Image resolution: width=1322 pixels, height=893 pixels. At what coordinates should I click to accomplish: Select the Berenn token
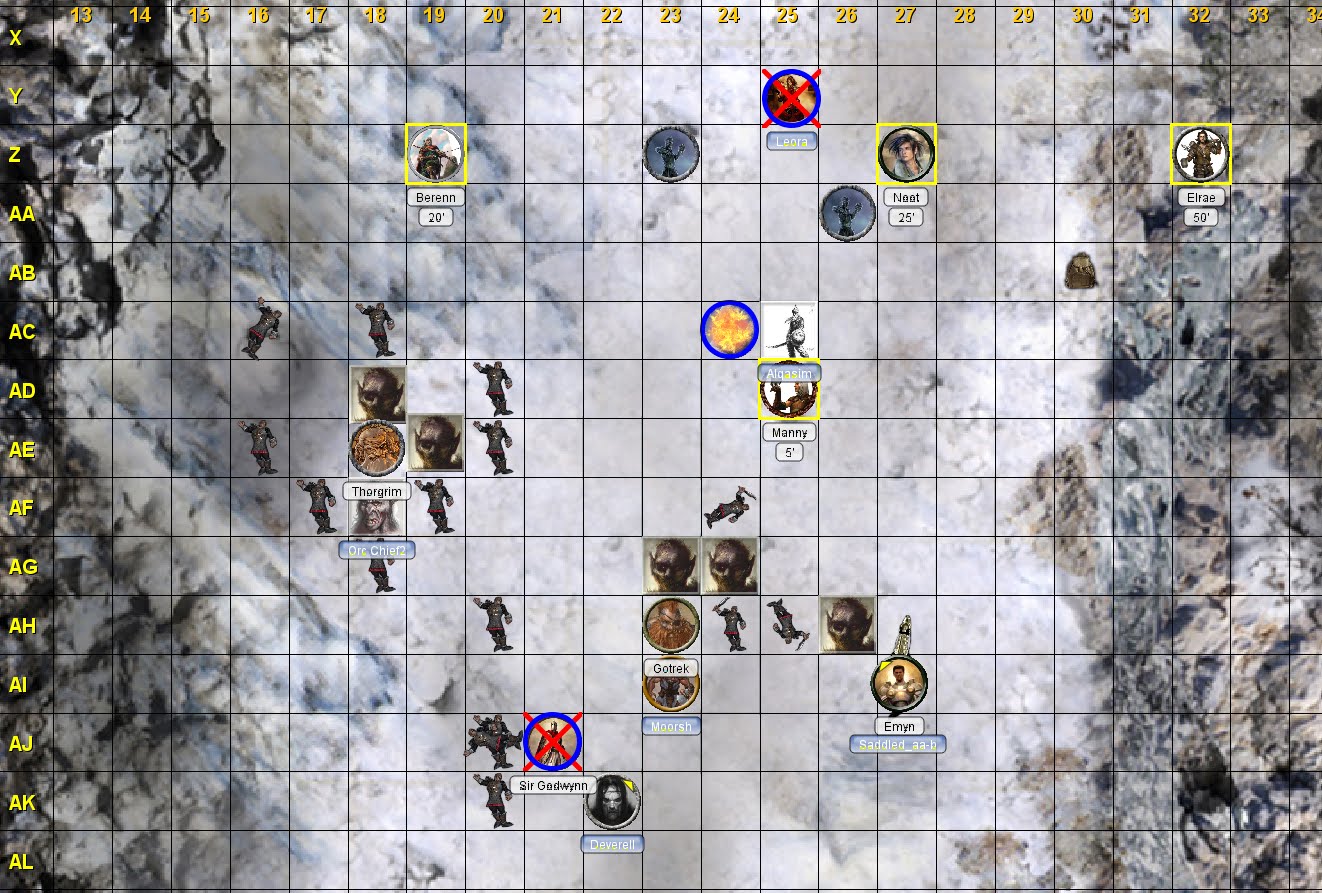[x=436, y=155]
